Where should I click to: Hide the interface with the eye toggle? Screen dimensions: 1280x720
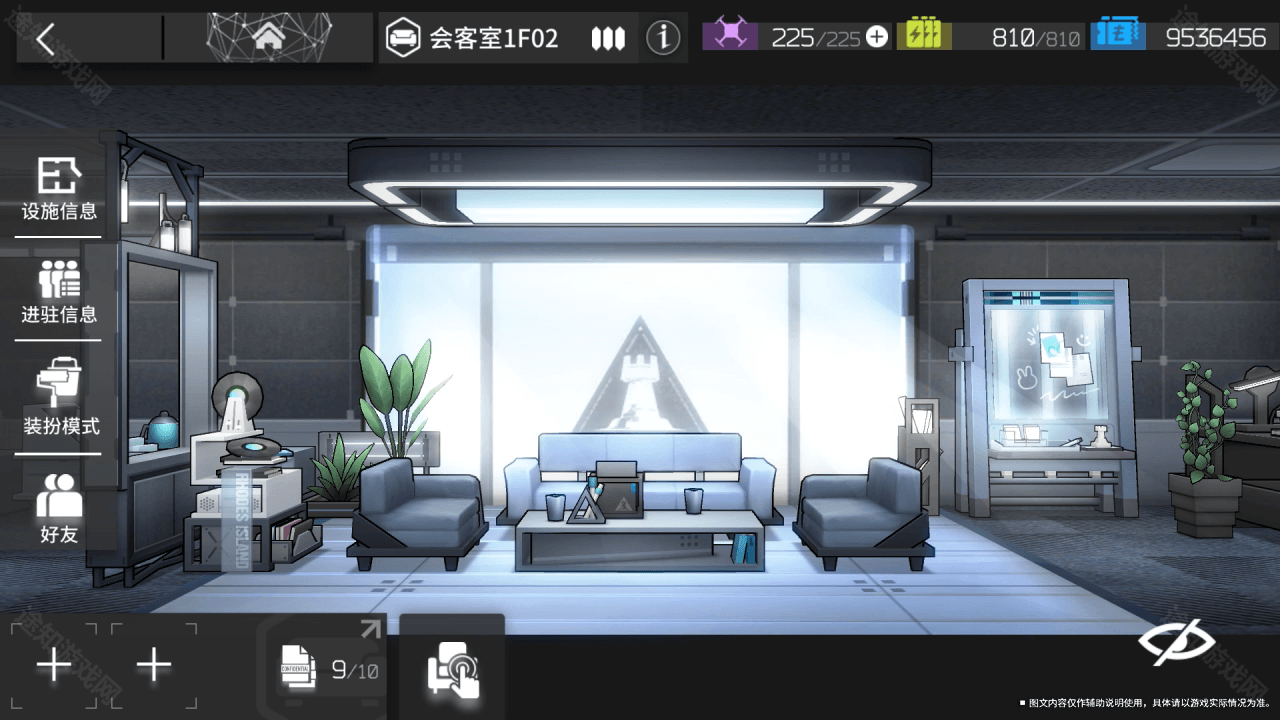click(x=1176, y=644)
